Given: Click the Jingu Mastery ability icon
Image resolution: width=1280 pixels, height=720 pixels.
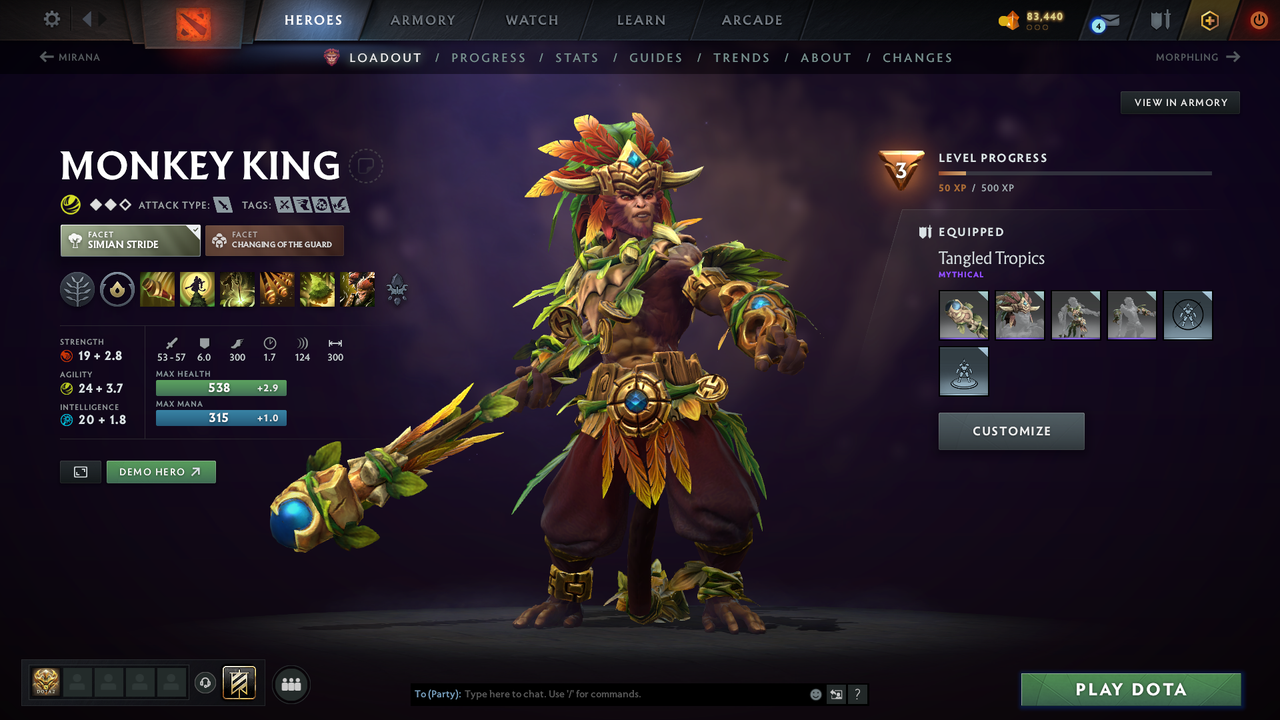Looking at the screenshot, I should [277, 290].
